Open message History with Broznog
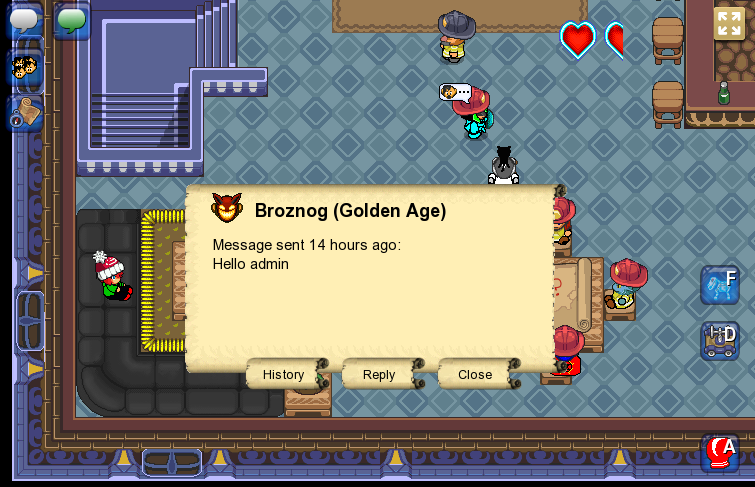The image size is (755, 487). pos(284,374)
